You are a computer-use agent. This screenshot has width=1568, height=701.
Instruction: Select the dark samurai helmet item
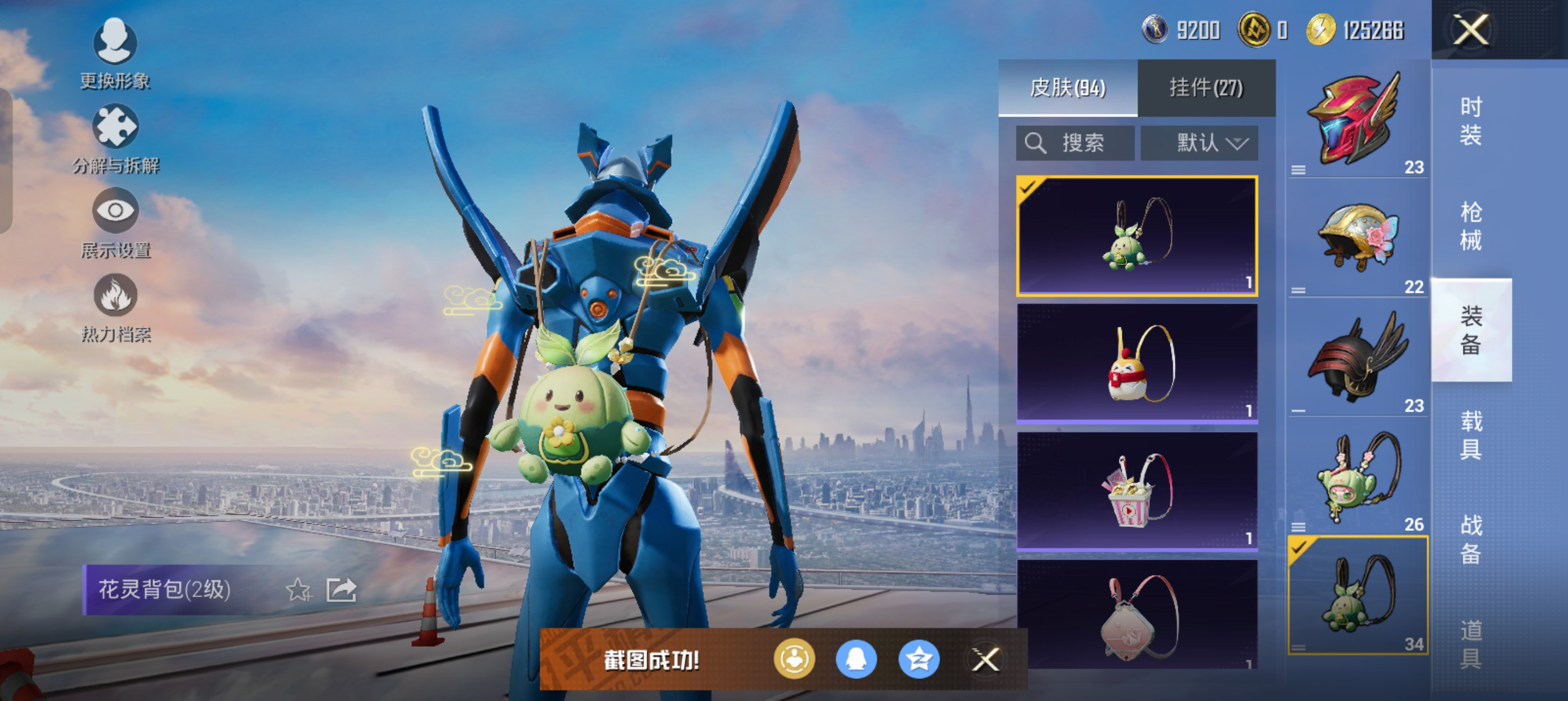[x=1358, y=358]
